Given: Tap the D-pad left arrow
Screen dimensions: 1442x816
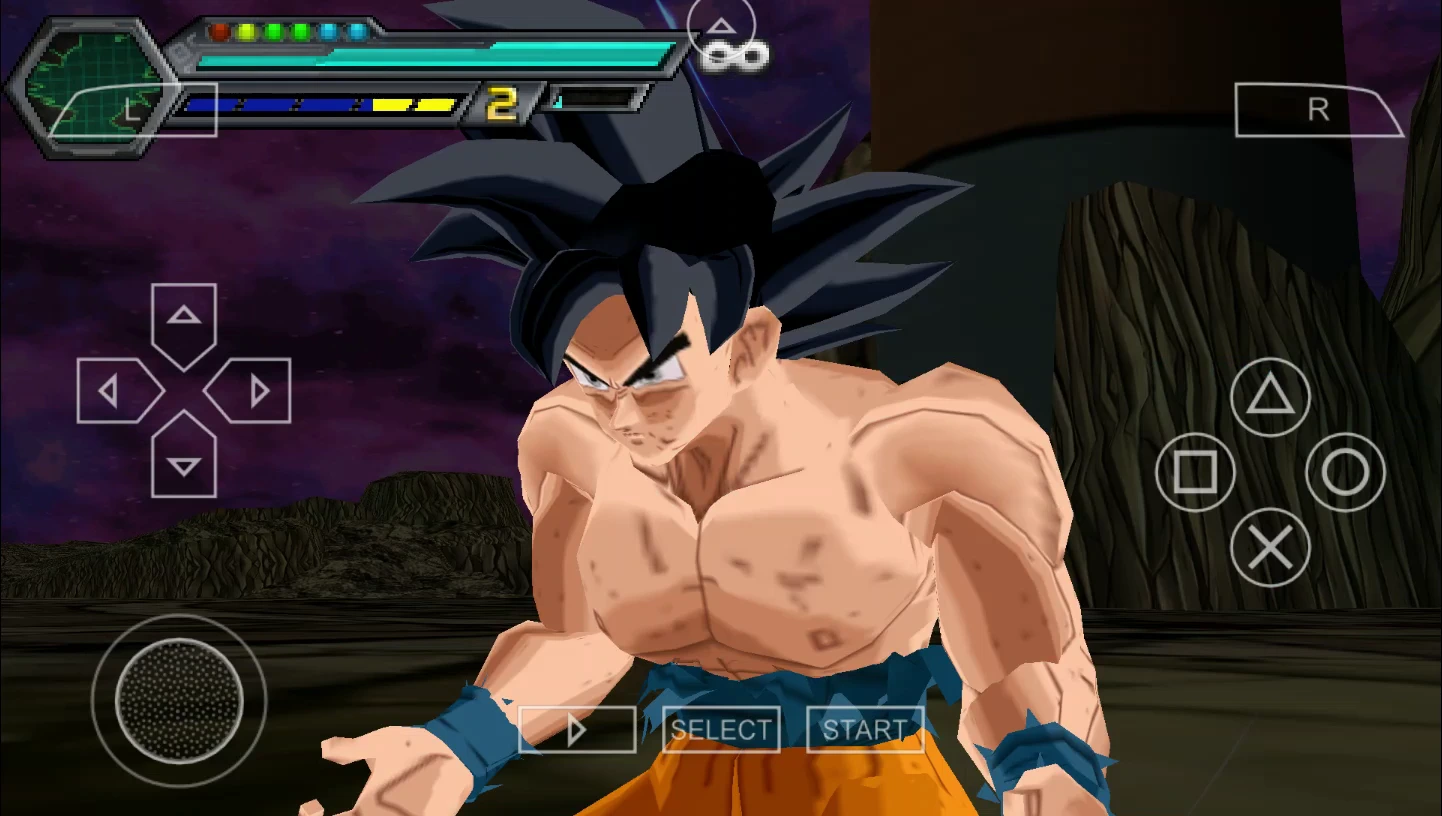Looking at the screenshot, I should 113,391.
